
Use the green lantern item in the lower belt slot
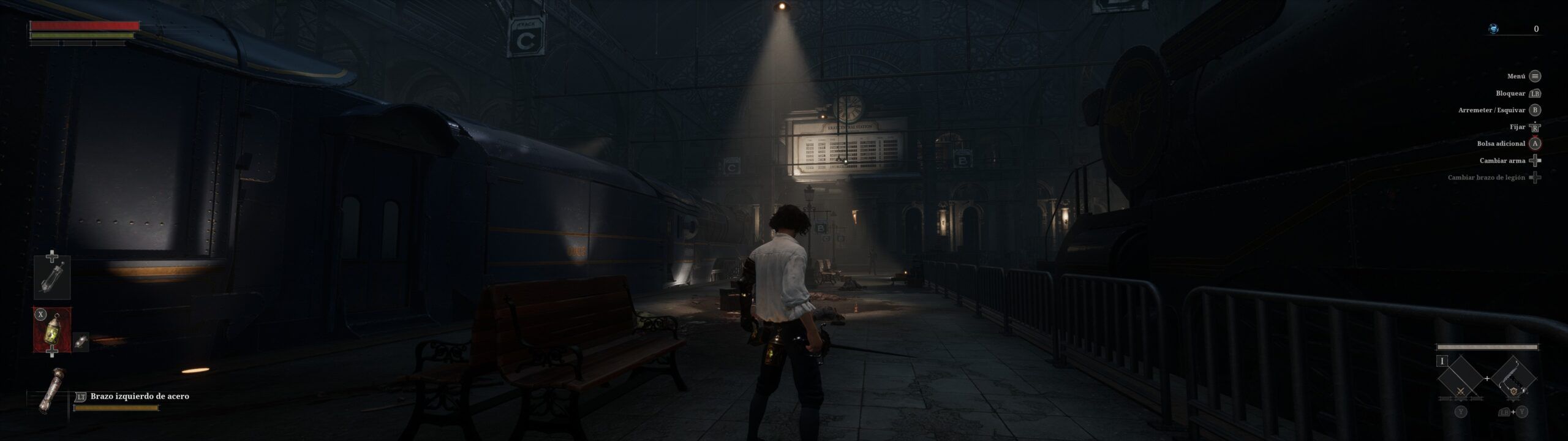52,330
